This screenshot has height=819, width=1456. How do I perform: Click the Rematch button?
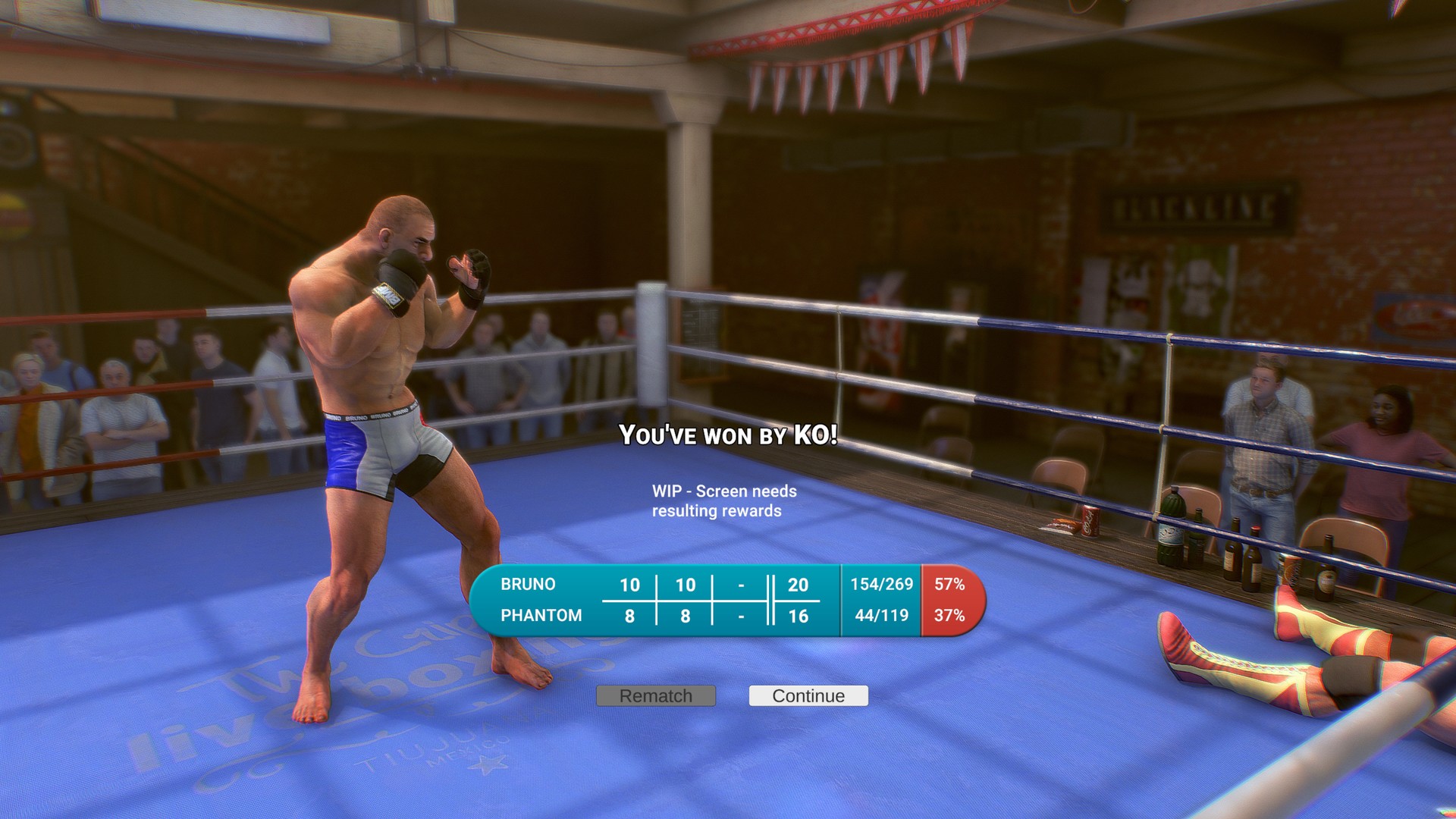[655, 695]
